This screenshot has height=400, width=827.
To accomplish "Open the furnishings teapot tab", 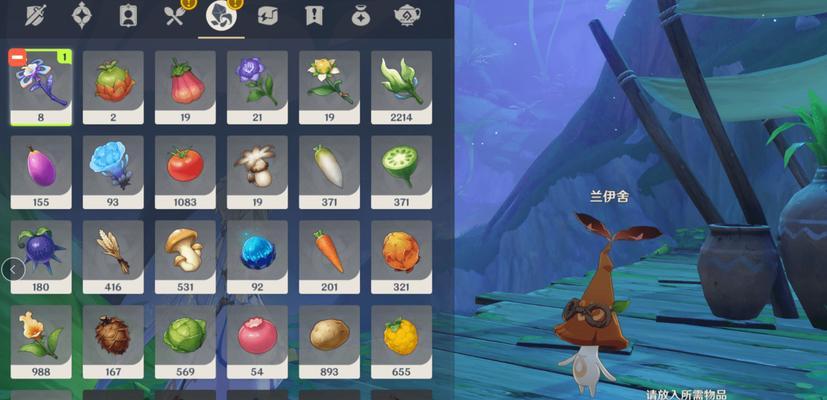I will 407,16.
